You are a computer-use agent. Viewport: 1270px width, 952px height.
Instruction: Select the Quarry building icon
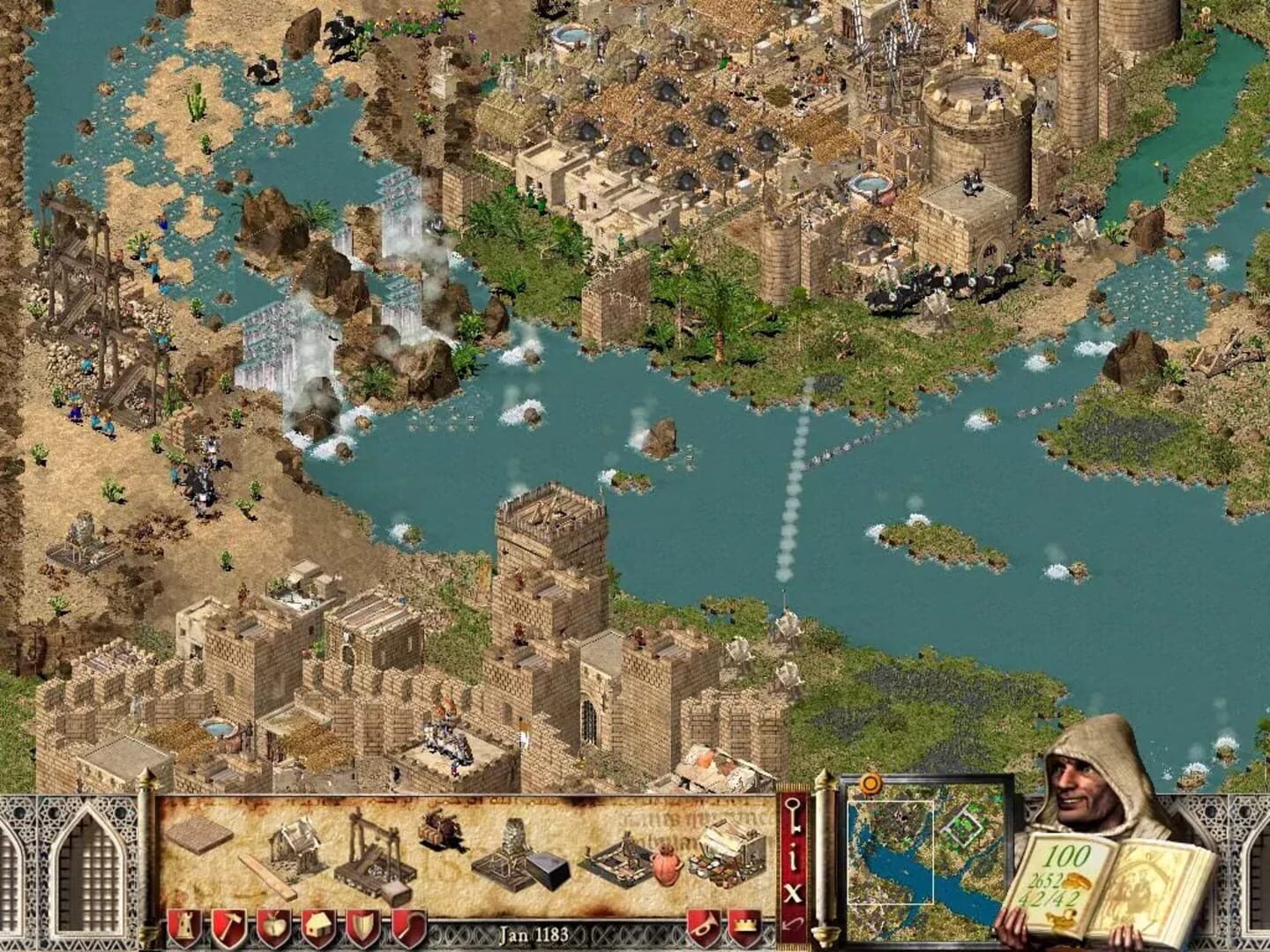(375, 853)
